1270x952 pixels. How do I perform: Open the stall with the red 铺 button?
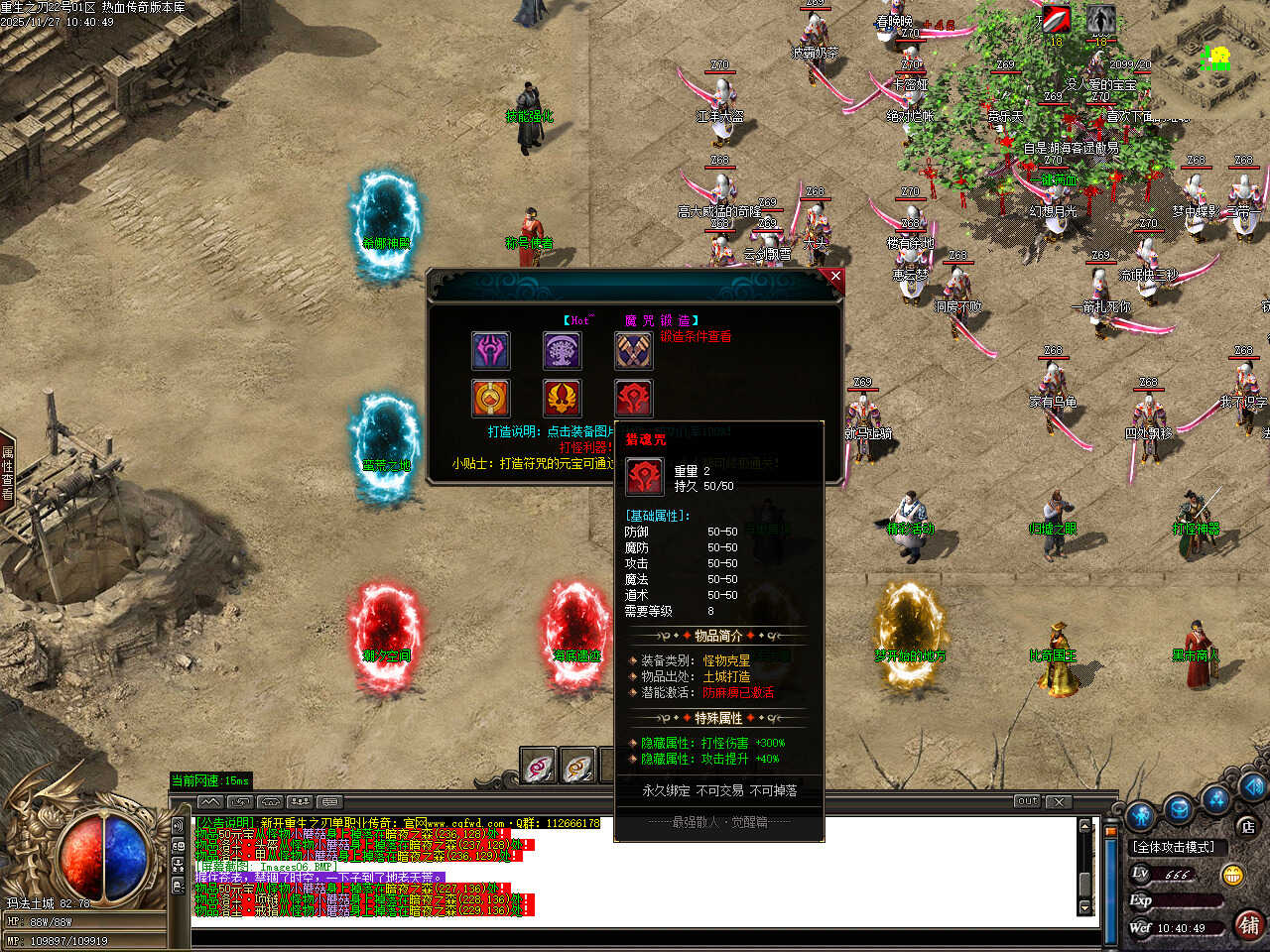(x=1248, y=925)
